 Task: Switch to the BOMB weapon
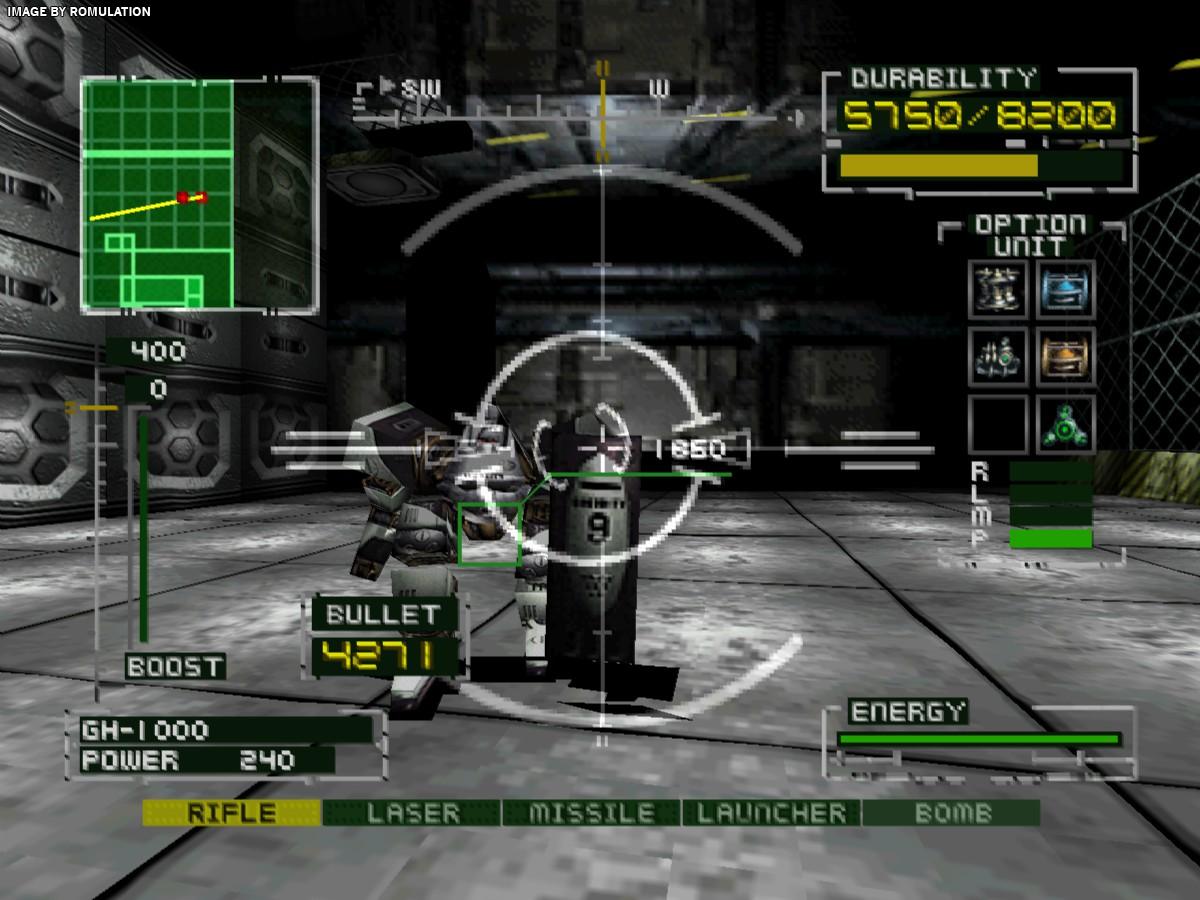click(951, 813)
